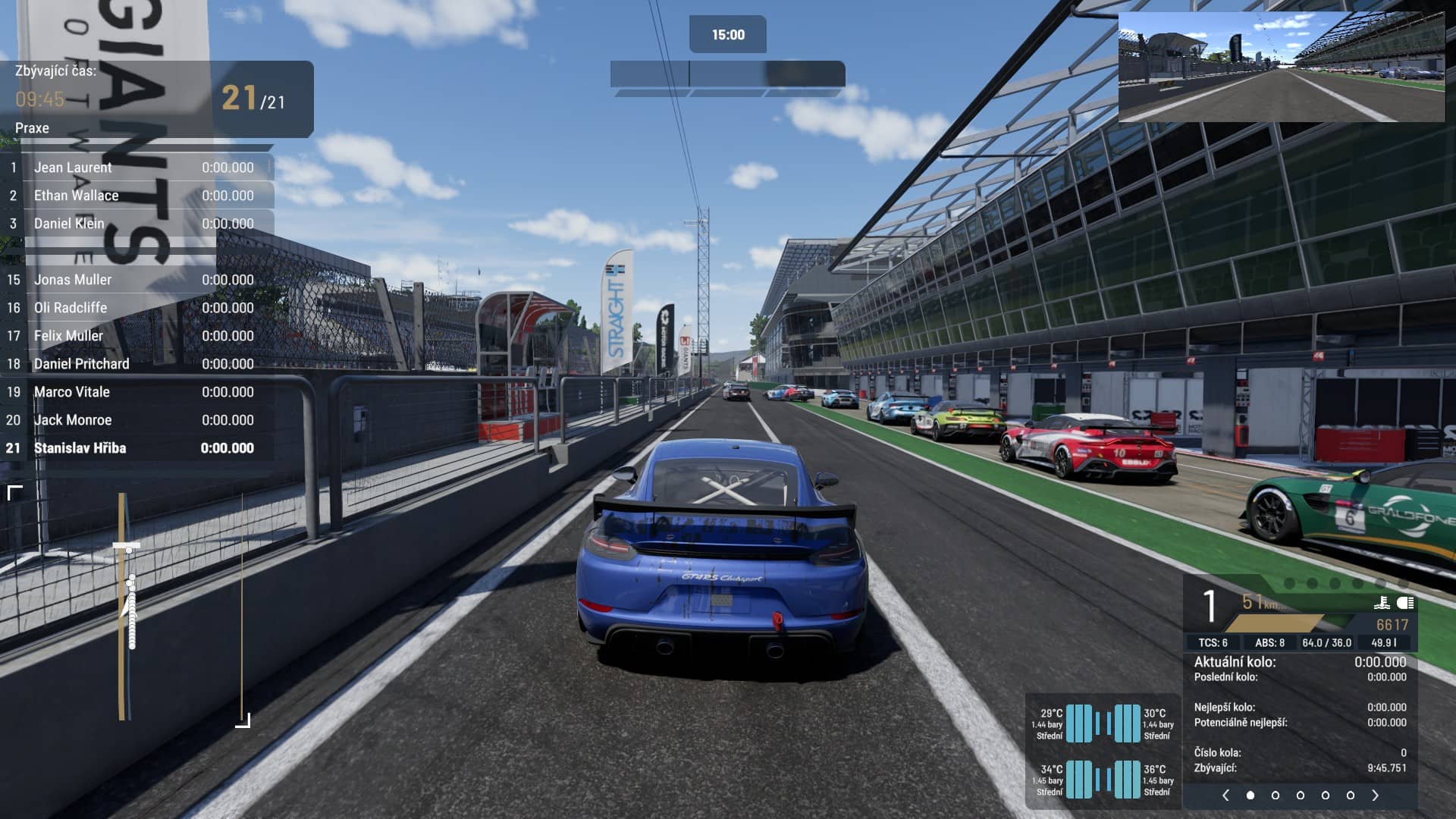Select the filled first page dot
This screenshot has width=1456, height=819.
1250,795
